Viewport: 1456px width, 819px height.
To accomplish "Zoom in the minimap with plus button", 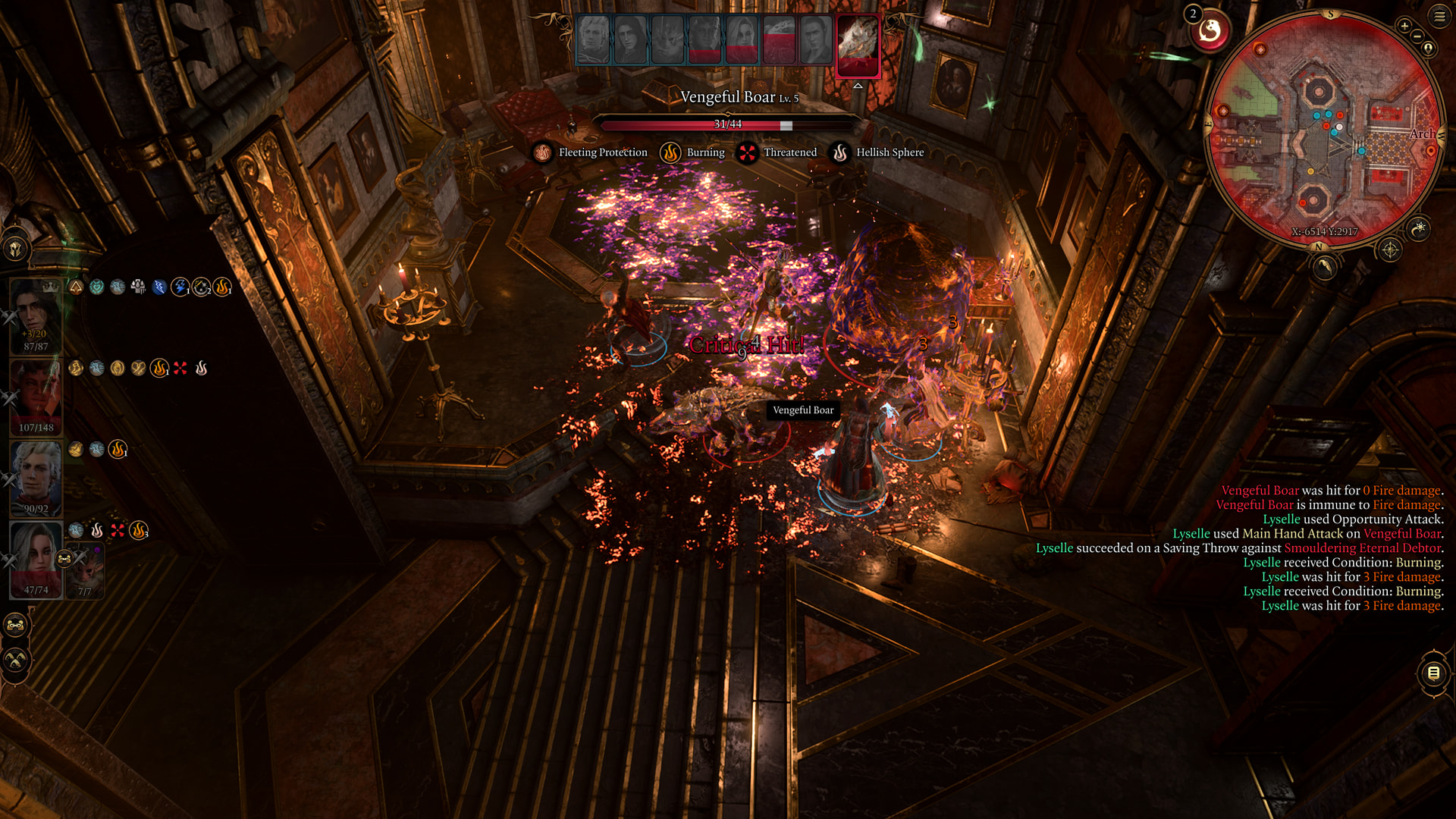I will click(1404, 26).
